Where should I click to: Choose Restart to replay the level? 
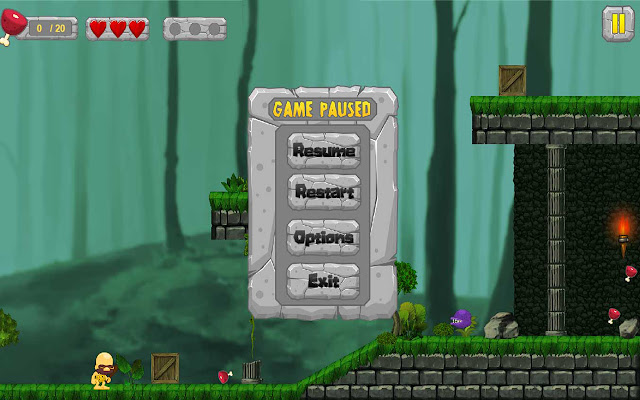pyautogui.click(x=323, y=192)
